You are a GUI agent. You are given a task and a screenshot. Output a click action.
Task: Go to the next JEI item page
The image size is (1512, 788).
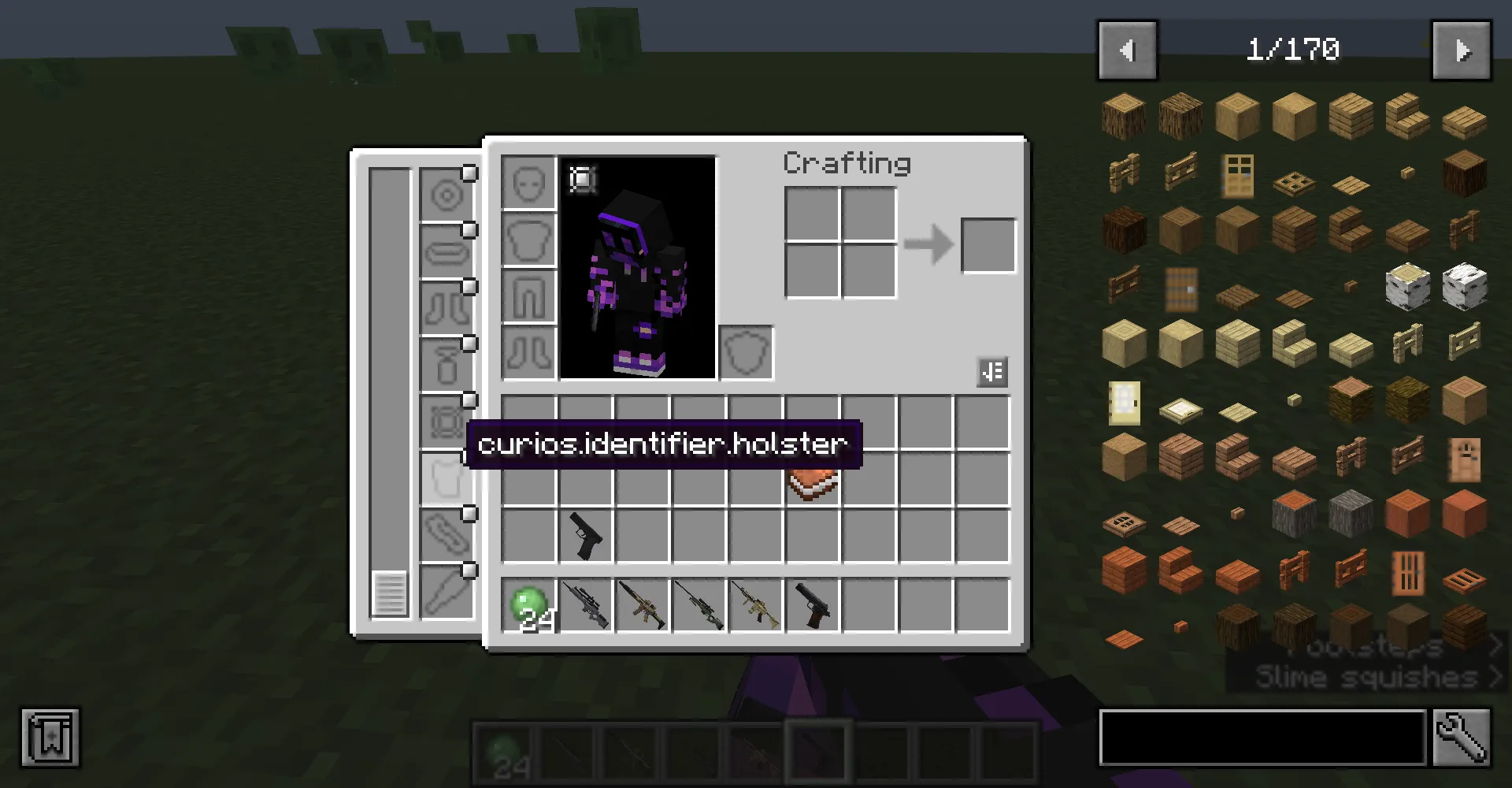tap(1461, 50)
